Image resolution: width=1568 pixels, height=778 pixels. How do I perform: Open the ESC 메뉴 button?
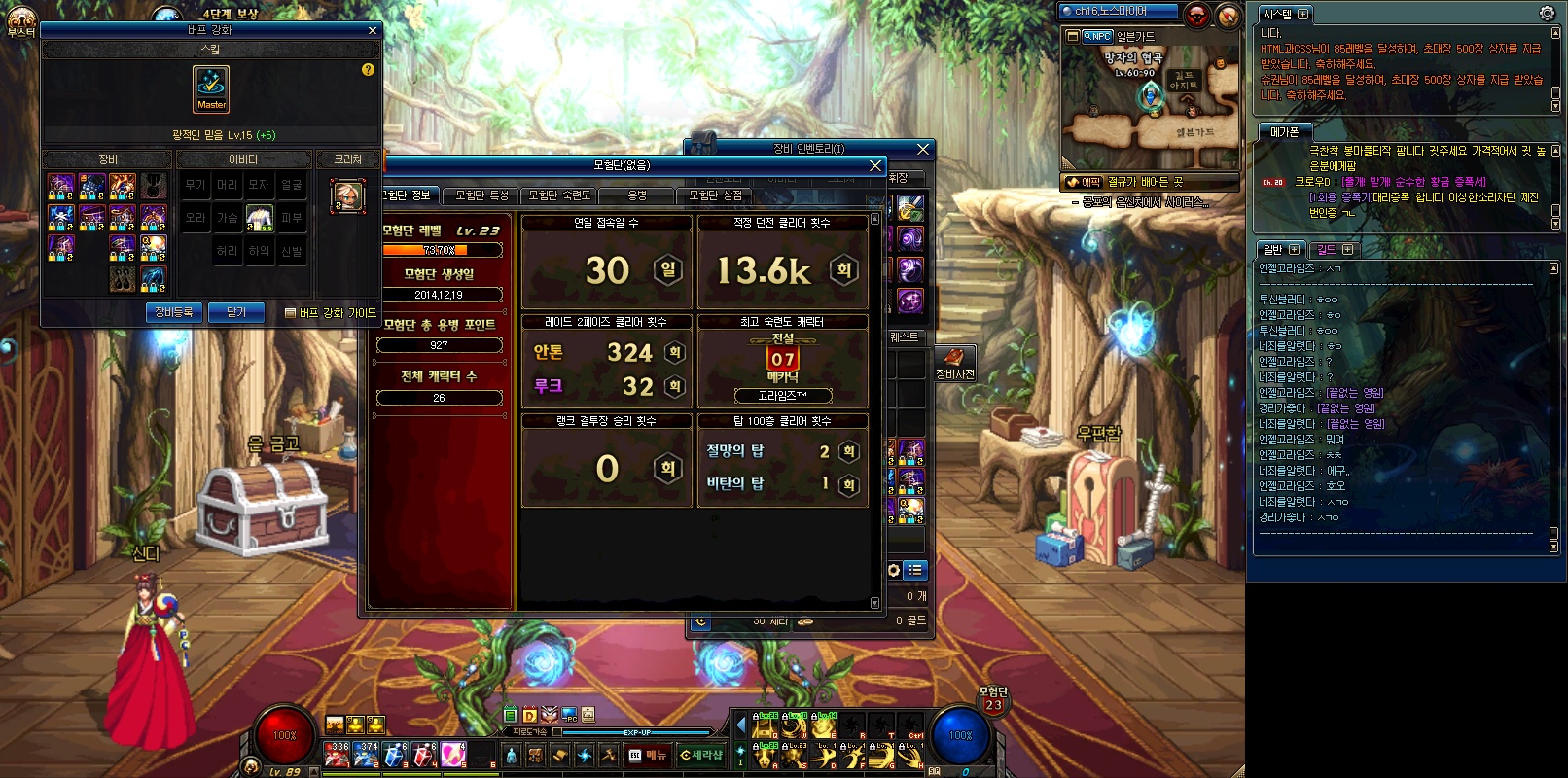coord(648,755)
